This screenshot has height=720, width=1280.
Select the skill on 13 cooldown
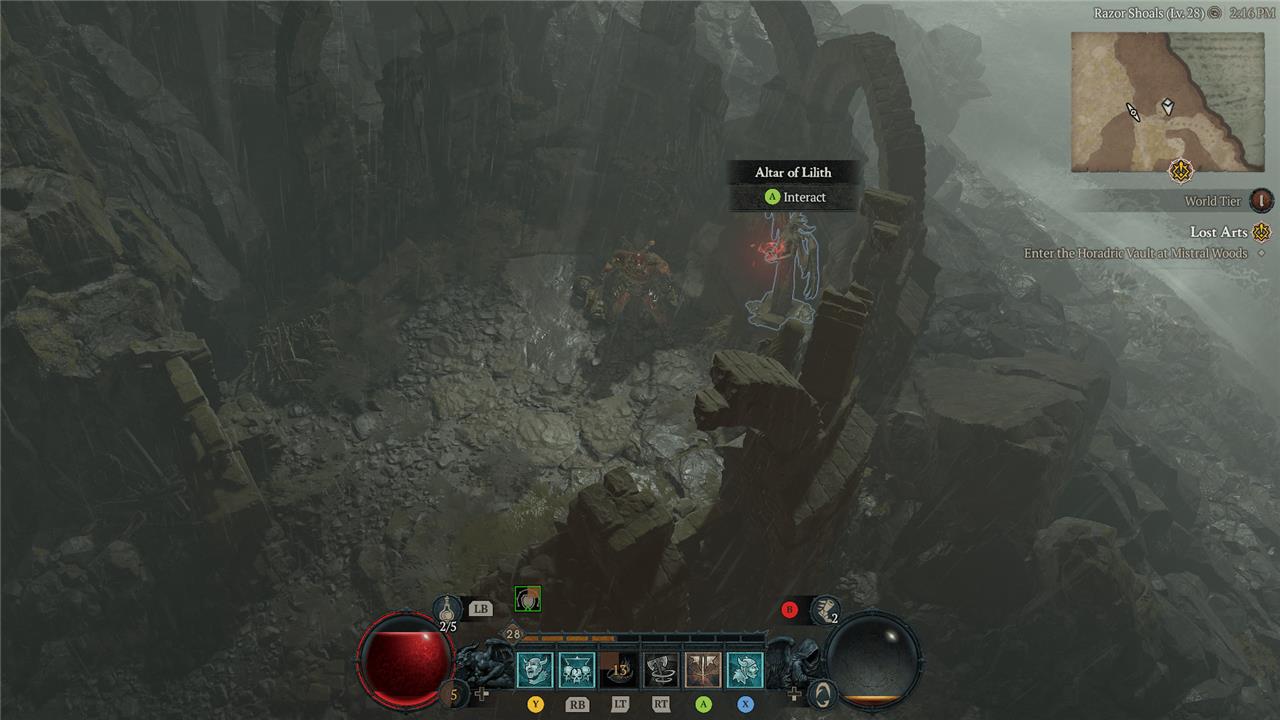coord(619,670)
